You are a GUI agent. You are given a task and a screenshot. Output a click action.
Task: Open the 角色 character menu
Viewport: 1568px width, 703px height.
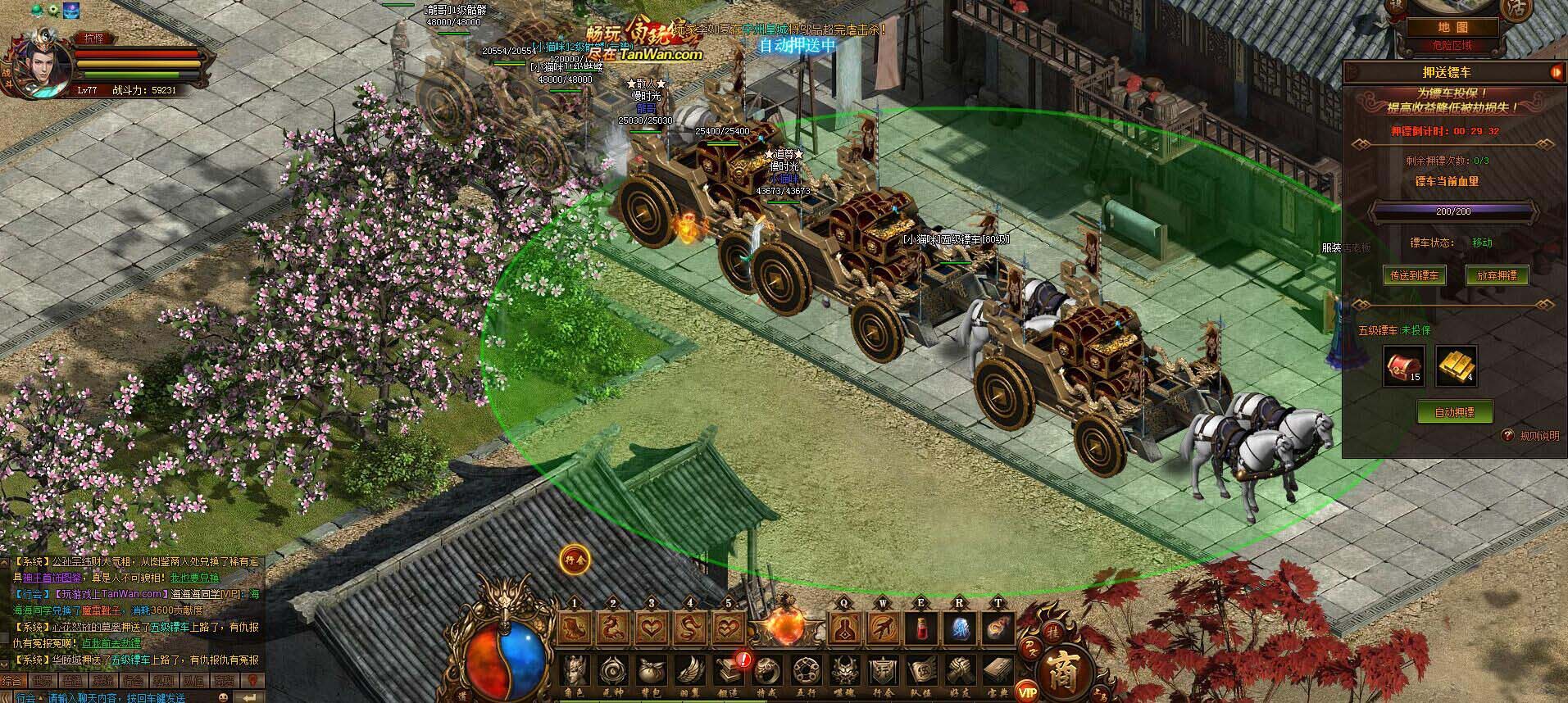pos(575,674)
